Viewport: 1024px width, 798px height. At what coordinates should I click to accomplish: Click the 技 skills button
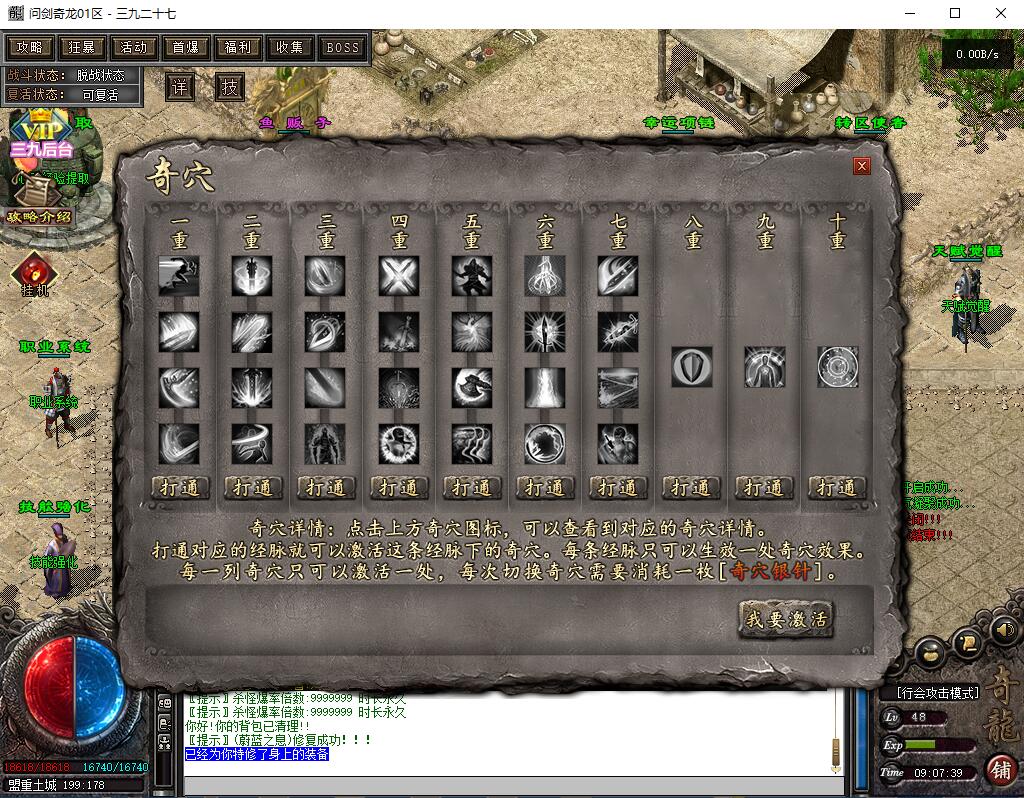tap(230, 87)
